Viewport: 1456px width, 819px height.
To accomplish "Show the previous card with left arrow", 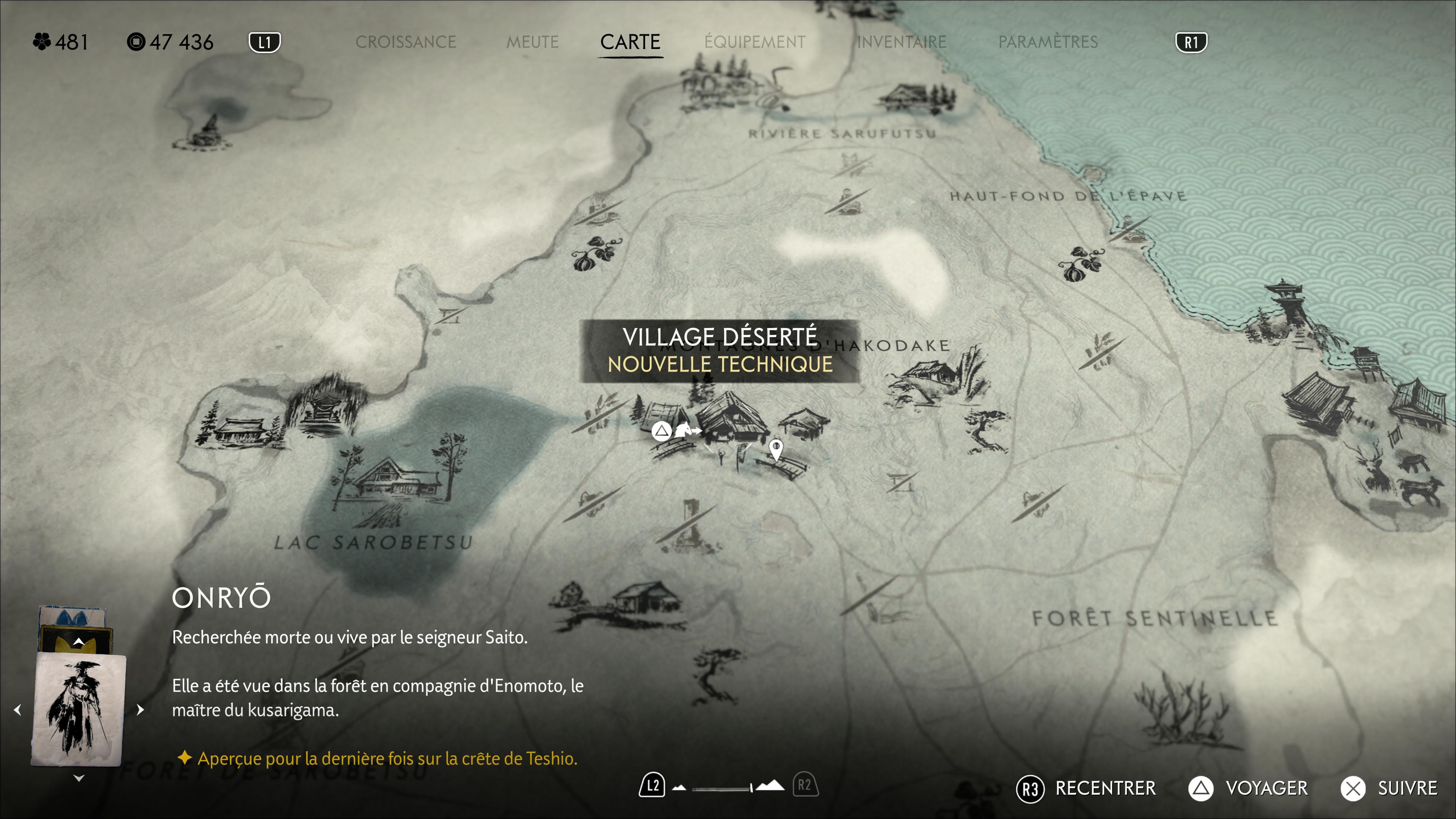I will [18, 709].
